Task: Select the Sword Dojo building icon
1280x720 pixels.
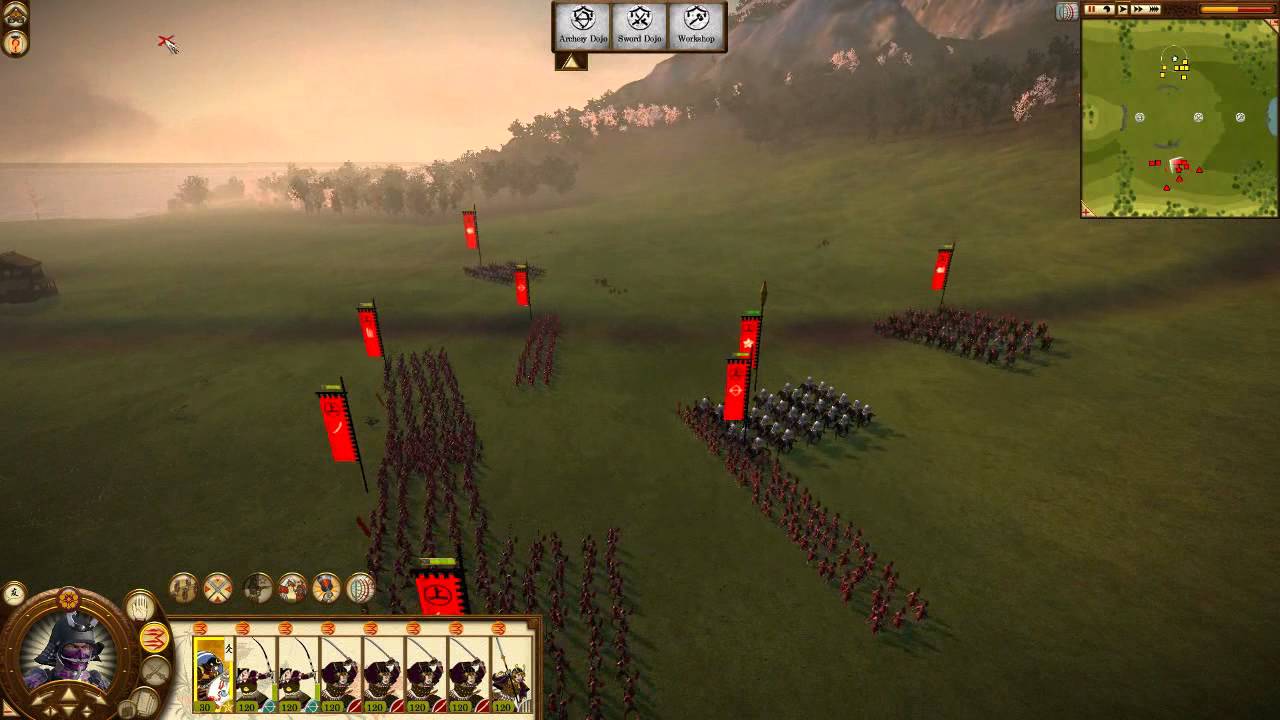Action: point(639,25)
